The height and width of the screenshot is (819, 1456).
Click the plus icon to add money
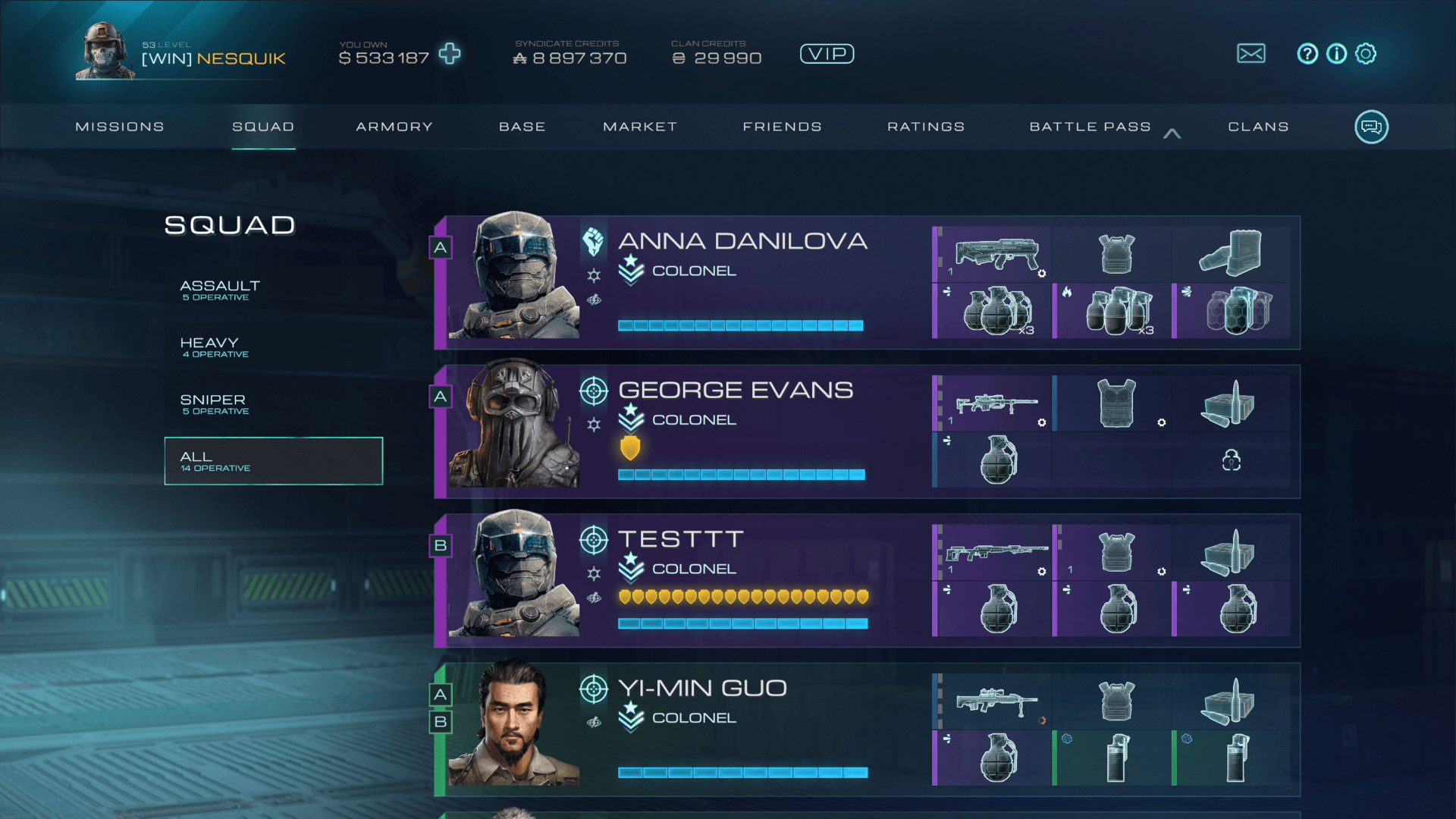click(450, 54)
